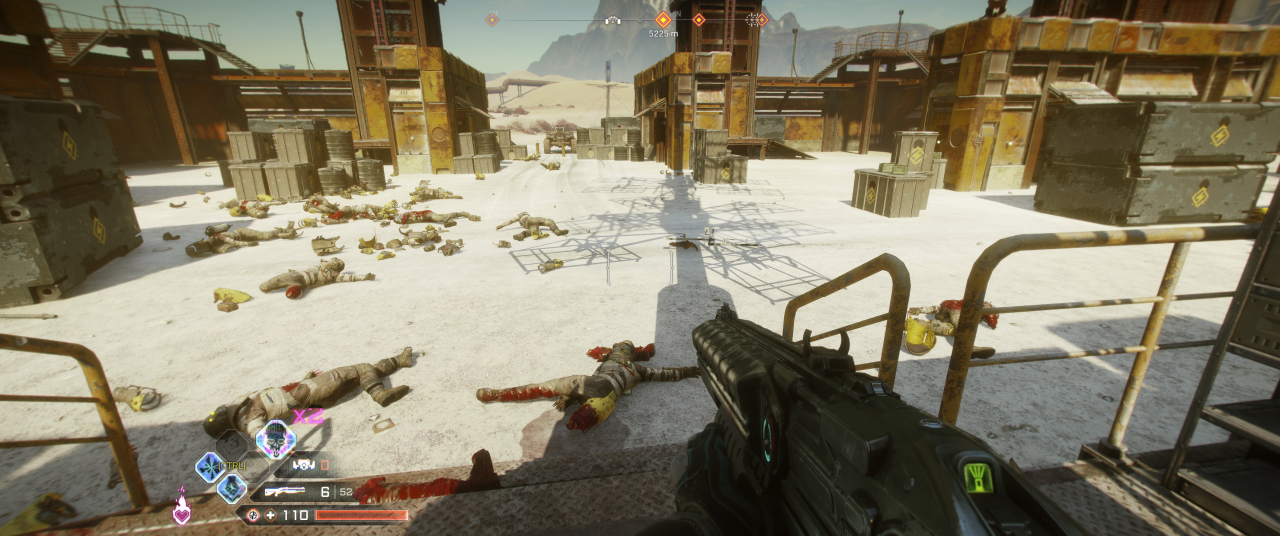Click the vehicle marker on the compass
1280x536 pixels.
click(612, 19)
